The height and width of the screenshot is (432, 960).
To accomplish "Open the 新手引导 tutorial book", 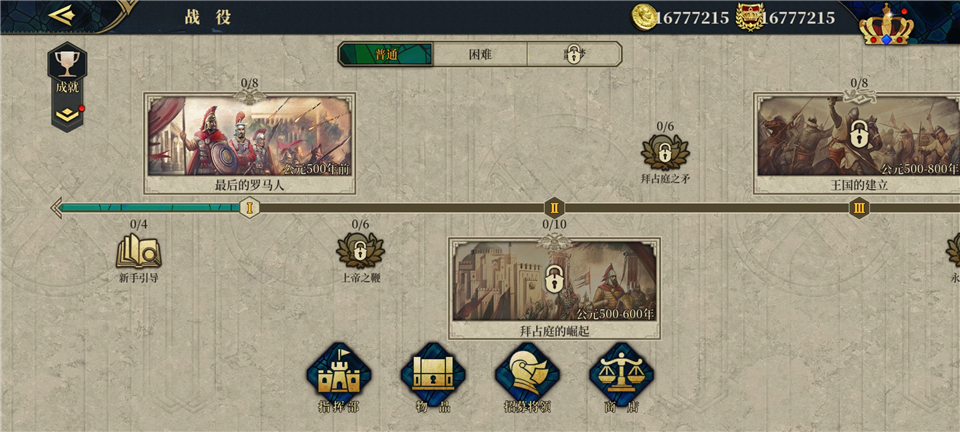I will [138, 254].
